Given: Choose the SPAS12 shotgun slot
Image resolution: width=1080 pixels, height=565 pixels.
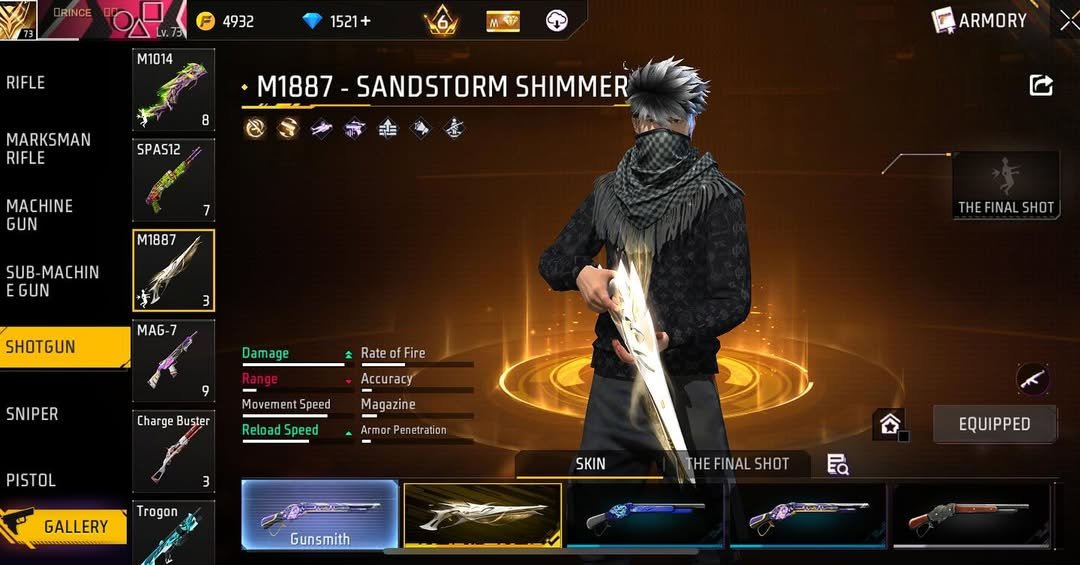Looking at the screenshot, I should (x=174, y=180).
